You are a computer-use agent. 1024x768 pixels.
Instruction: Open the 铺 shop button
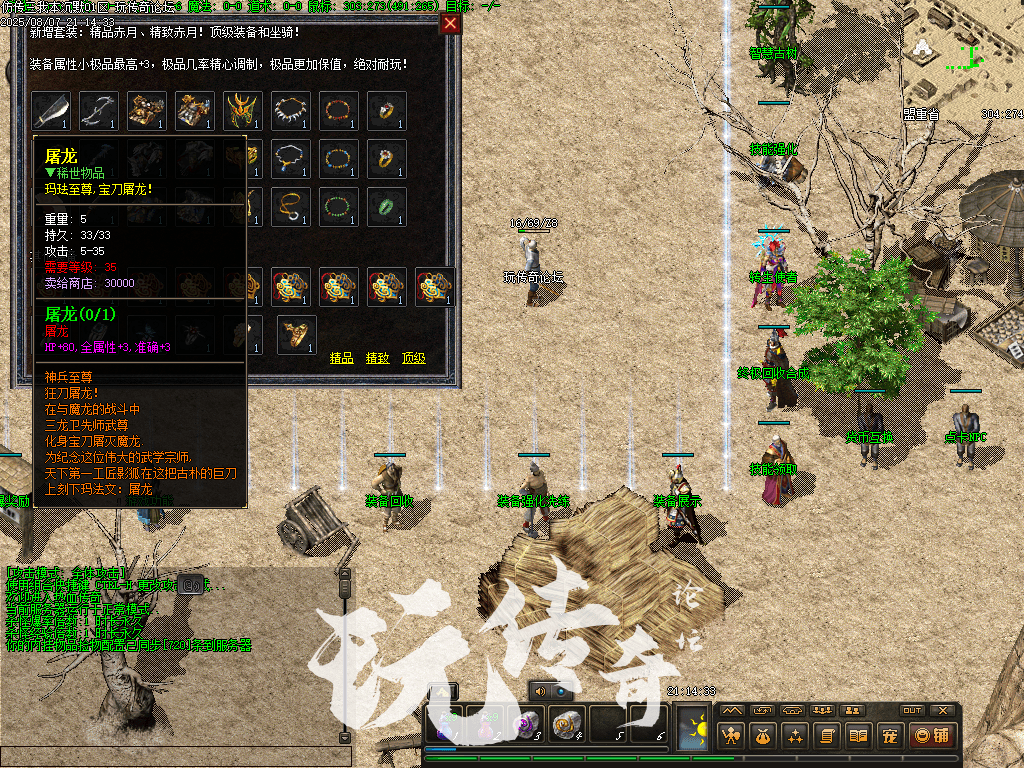[x=930, y=737]
